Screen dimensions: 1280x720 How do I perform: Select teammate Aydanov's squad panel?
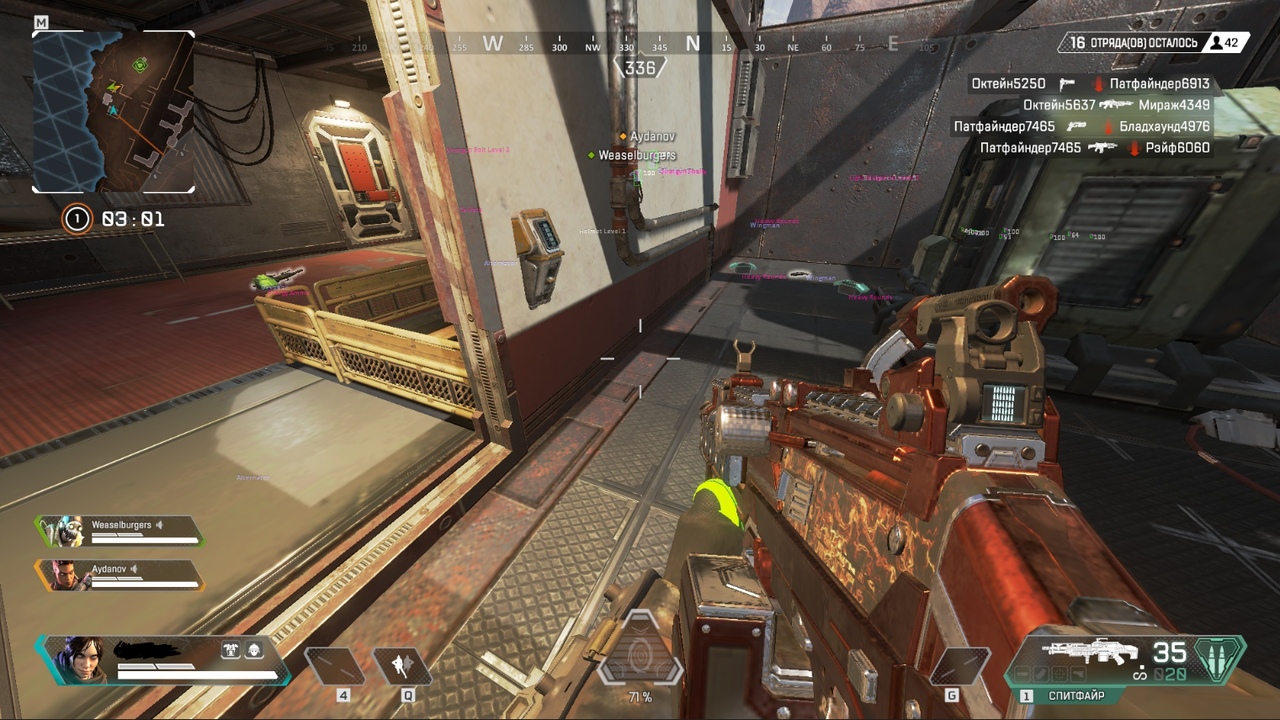coord(120,574)
